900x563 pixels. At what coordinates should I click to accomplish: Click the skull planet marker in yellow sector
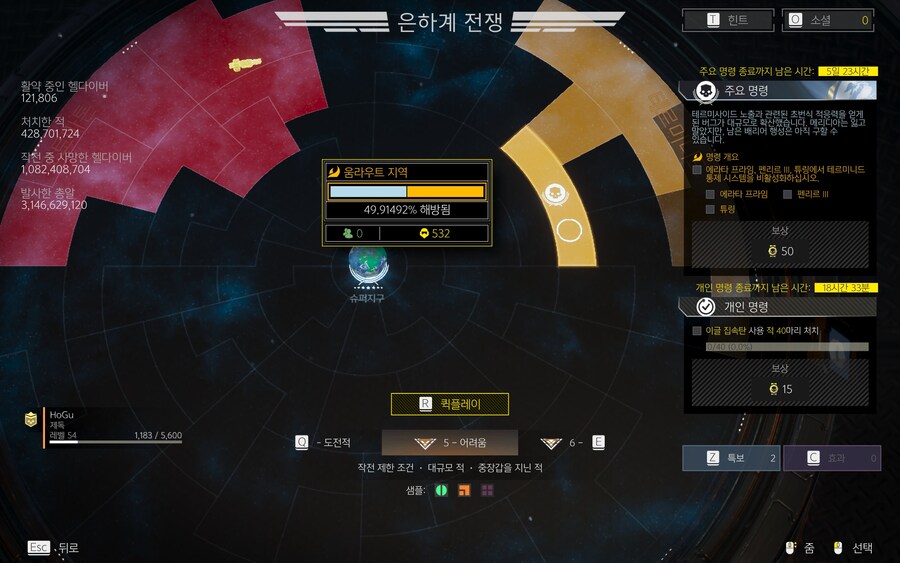click(555, 193)
